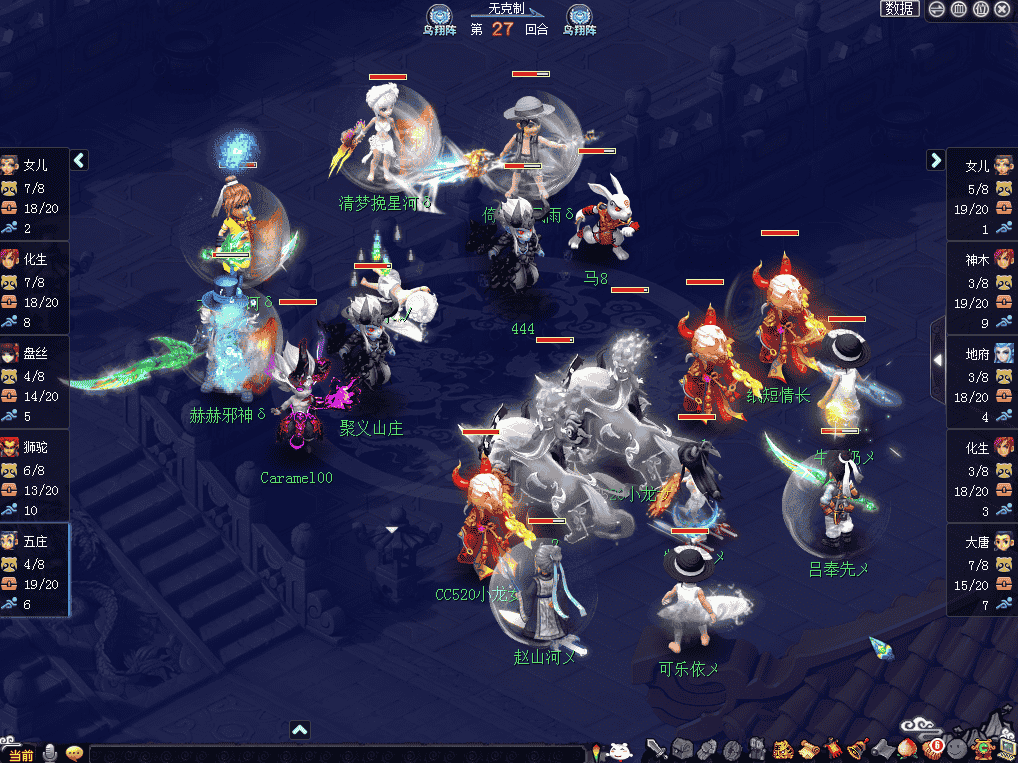
Task: Open the 数据 data panel
Action: pyautogui.click(x=900, y=9)
